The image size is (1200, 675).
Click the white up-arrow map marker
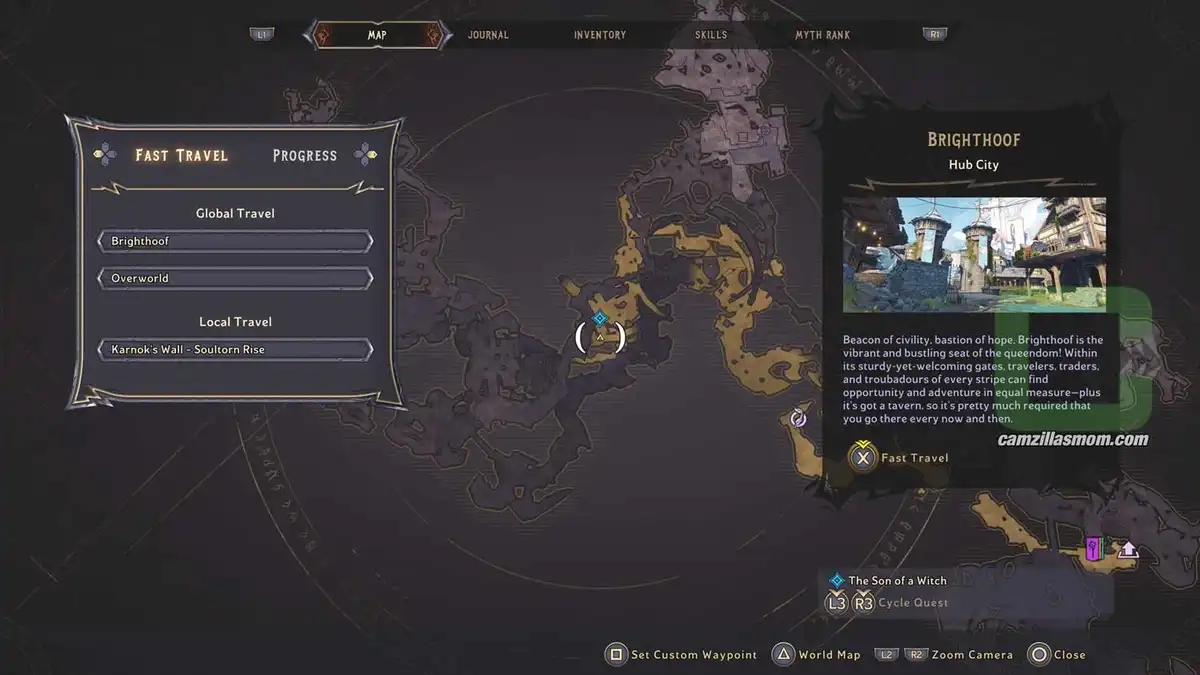point(1128,548)
